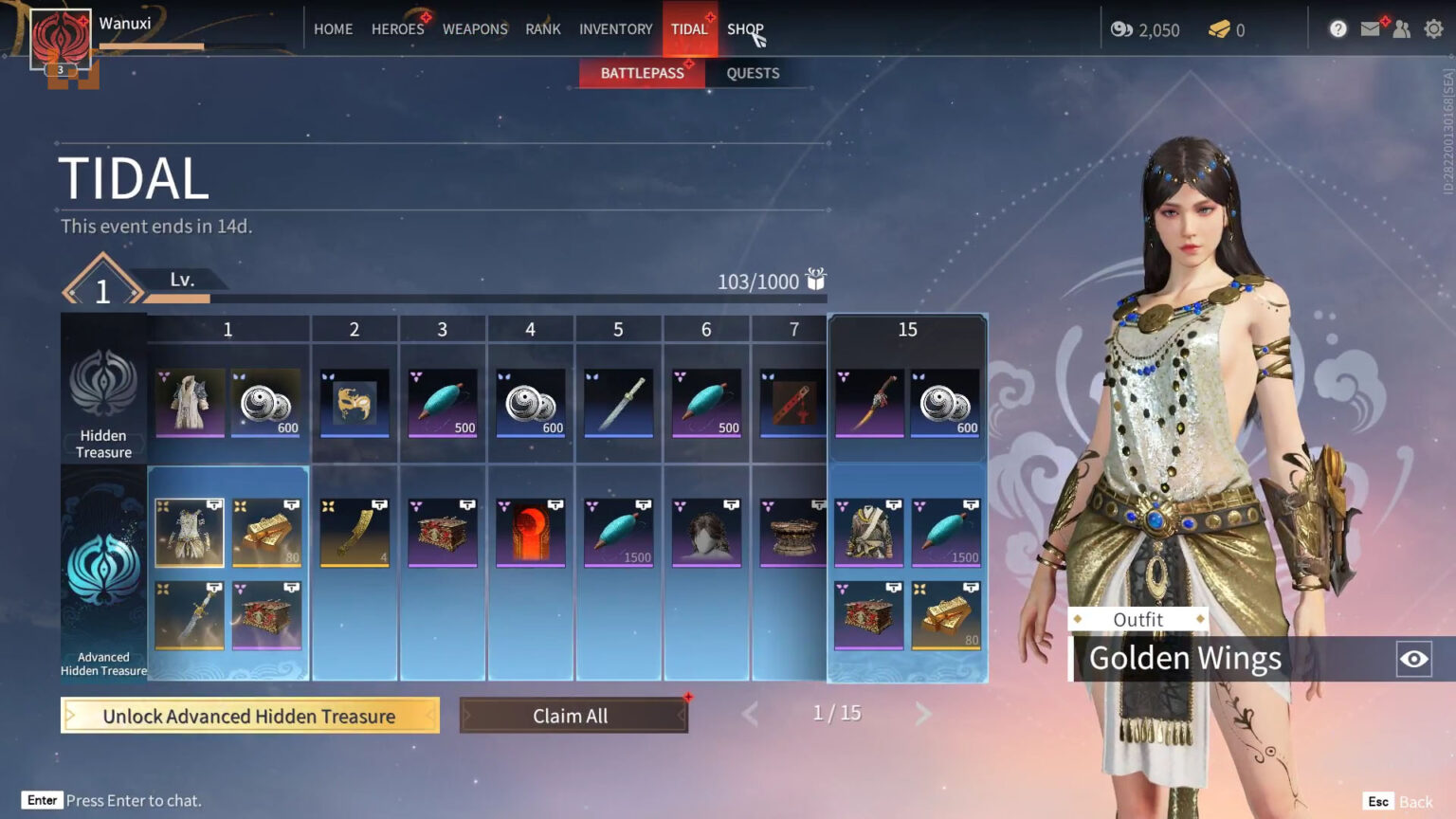Claim all battlepass rewards

coord(573,716)
